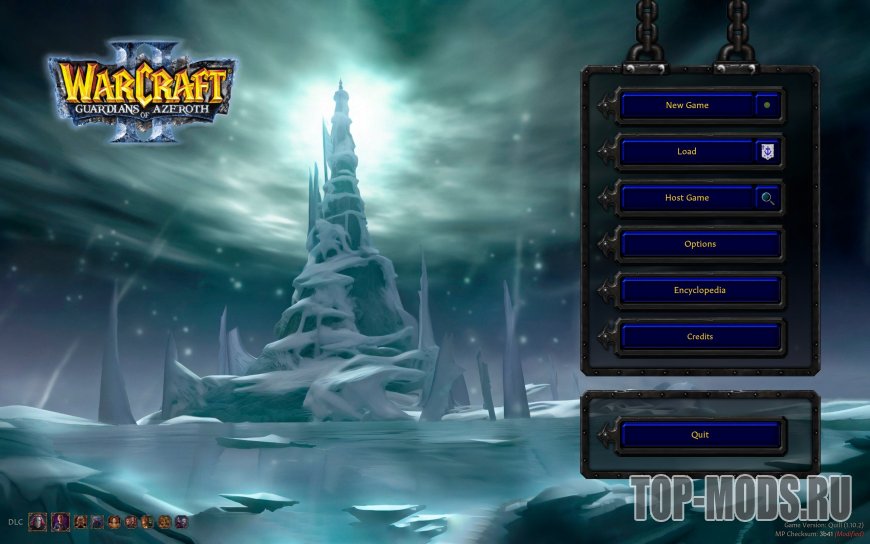Select the purple-background DLC portrait
The width and height of the screenshot is (870, 544).
coord(60,521)
